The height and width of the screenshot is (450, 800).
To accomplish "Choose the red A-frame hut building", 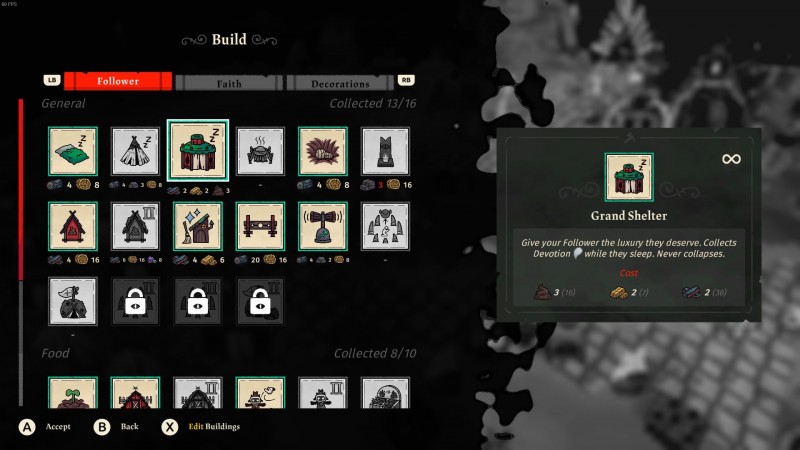I will pyautogui.click(x=73, y=226).
